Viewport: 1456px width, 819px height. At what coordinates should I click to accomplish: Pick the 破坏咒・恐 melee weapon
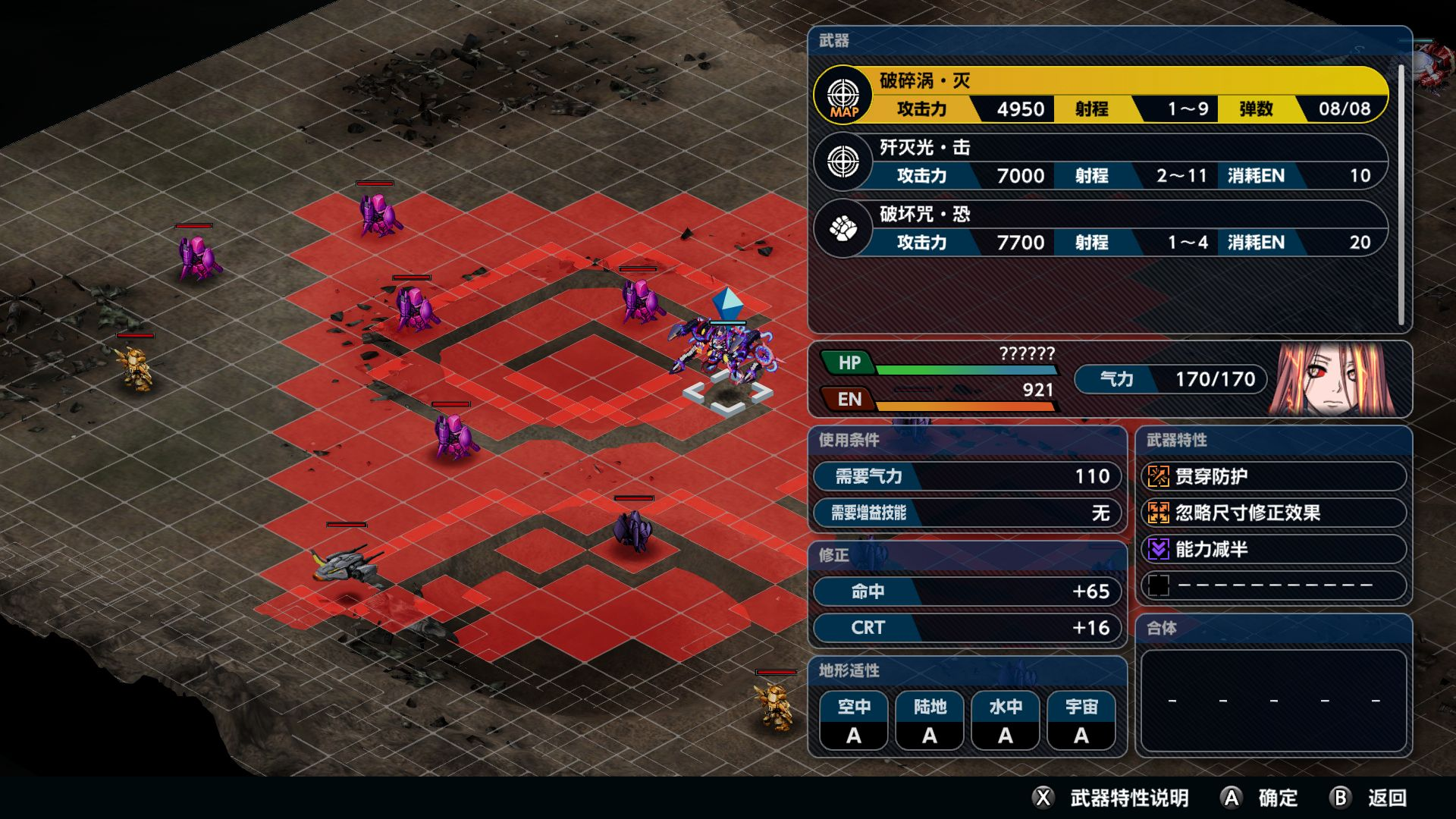click(x=1100, y=228)
